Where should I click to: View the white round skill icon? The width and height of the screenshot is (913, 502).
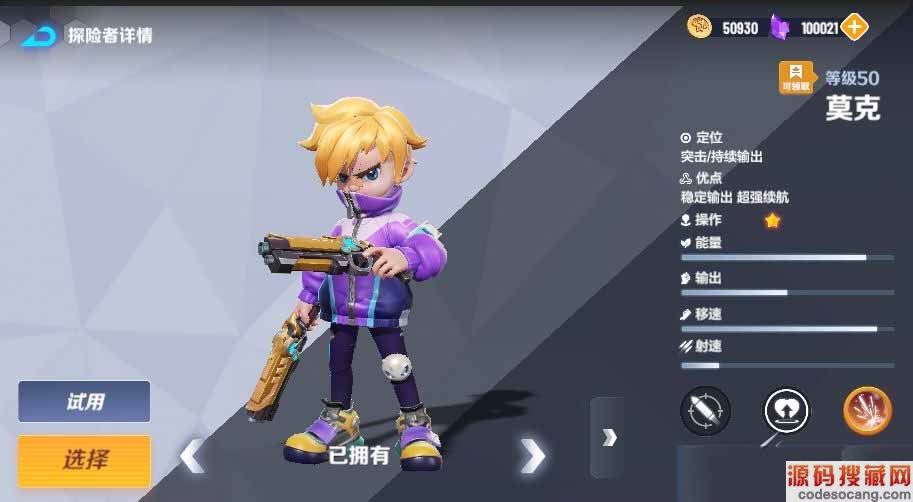click(786, 410)
